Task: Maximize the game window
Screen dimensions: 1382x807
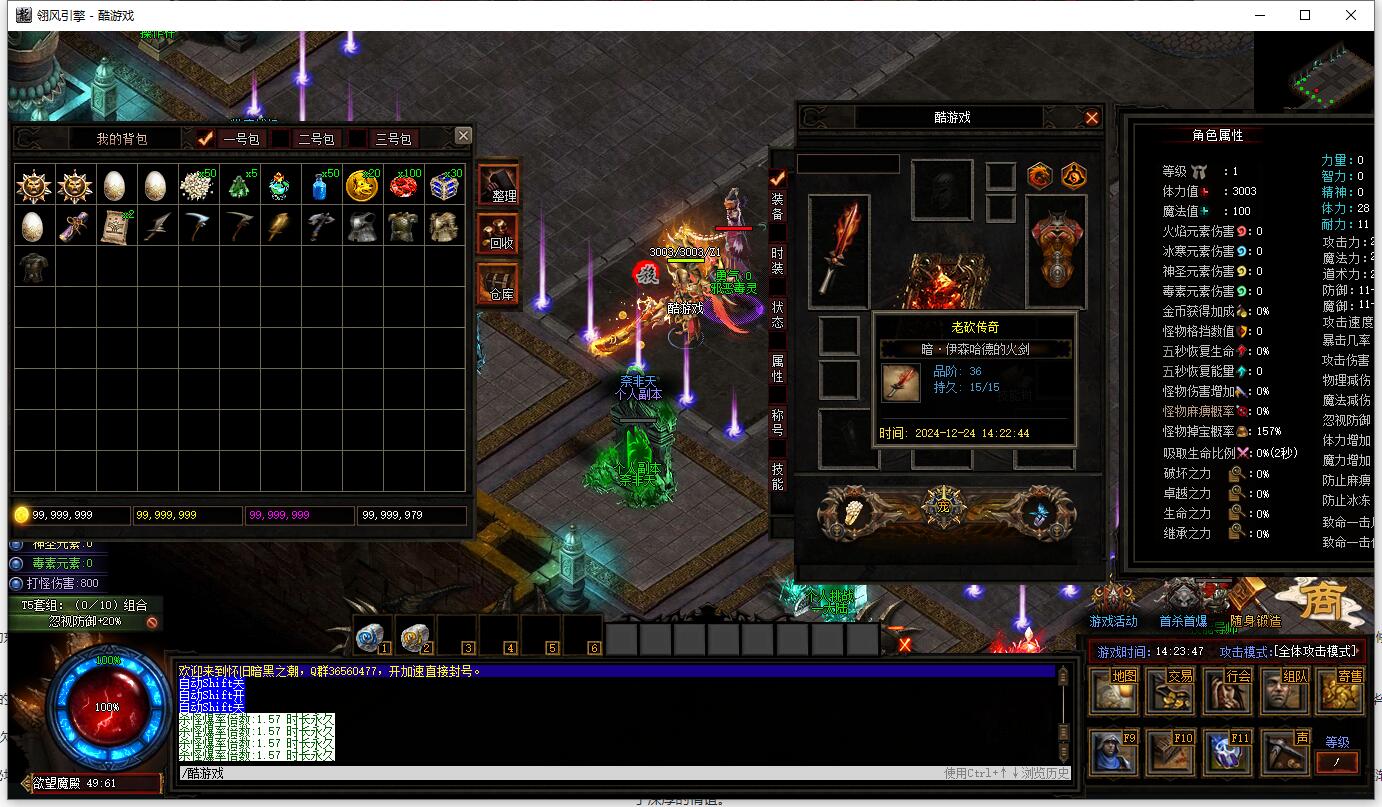Action: tap(1305, 15)
